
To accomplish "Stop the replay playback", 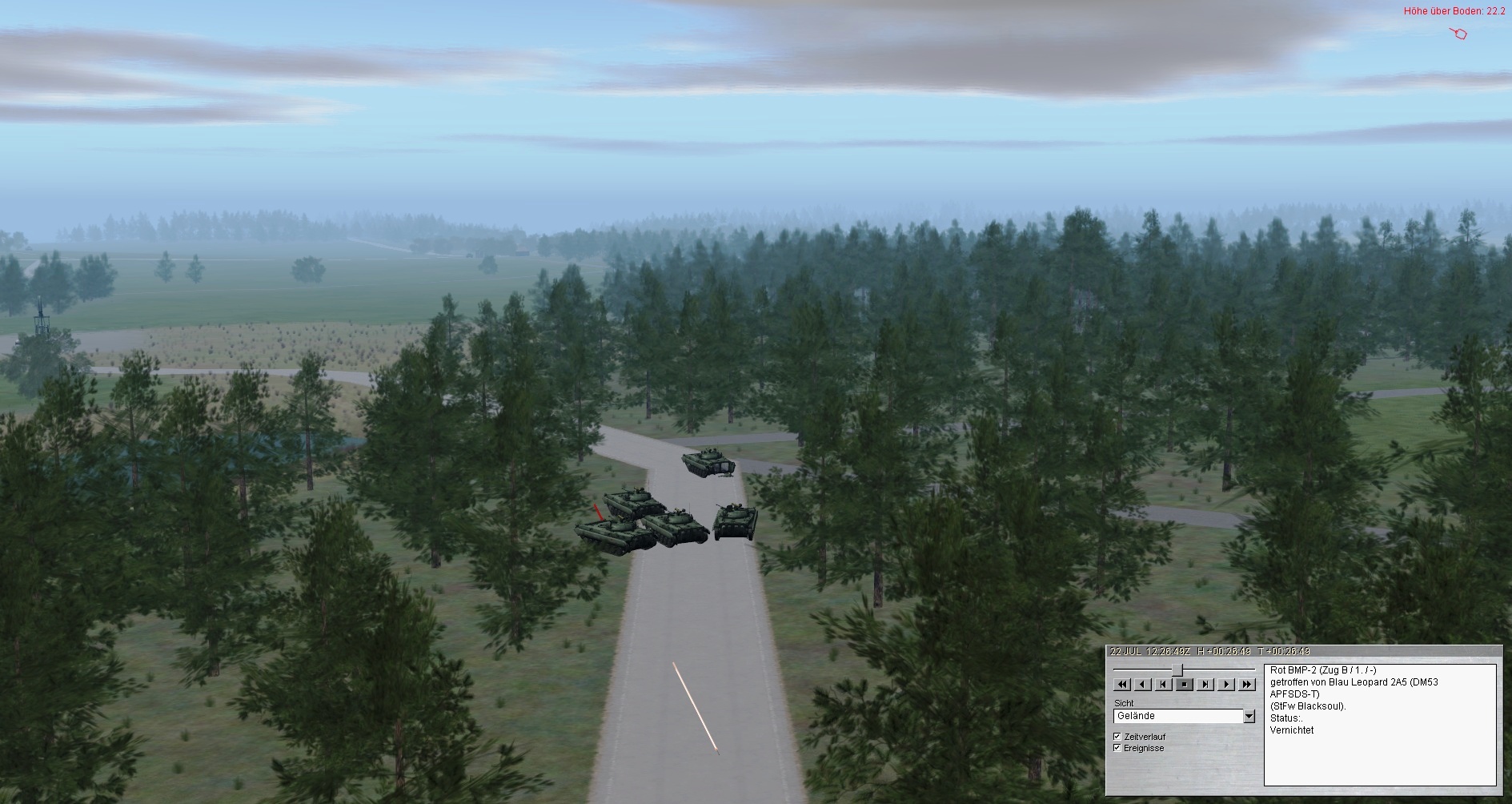I will point(1184,684).
